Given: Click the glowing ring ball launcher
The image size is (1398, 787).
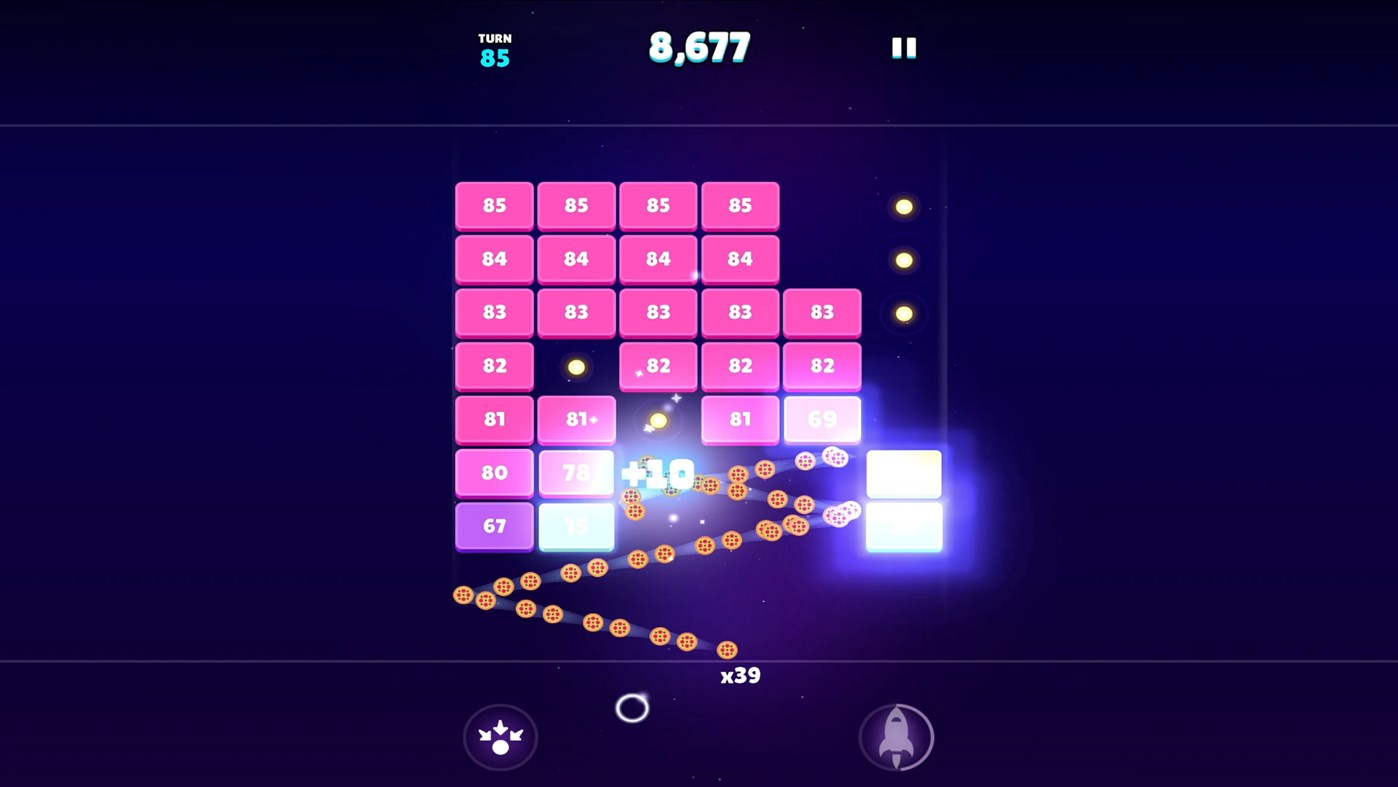Looking at the screenshot, I should [x=630, y=708].
